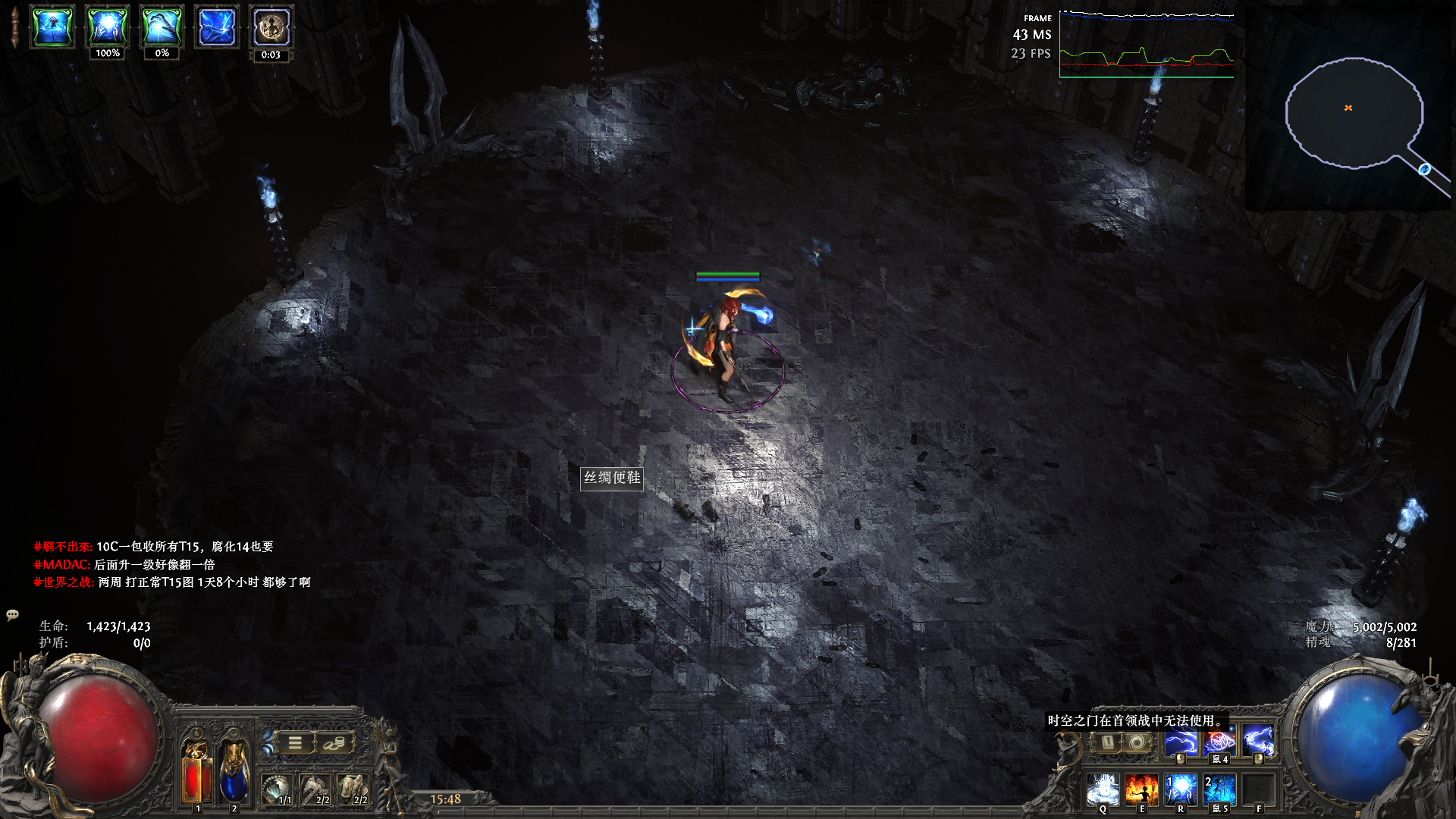
Task: Open the coins and rings shop button
Action: [x=334, y=743]
